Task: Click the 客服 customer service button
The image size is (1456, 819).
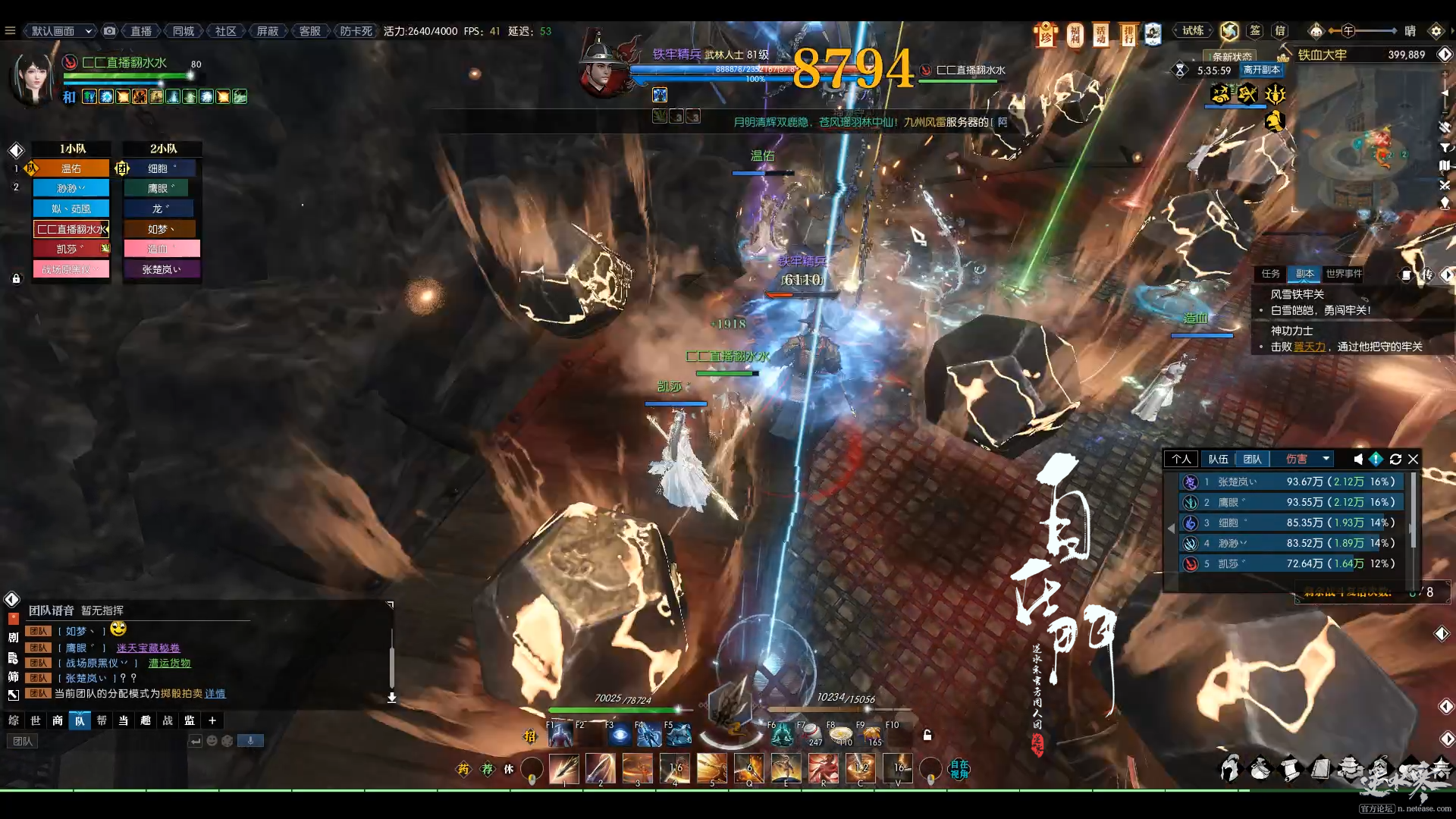Action: point(309,31)
